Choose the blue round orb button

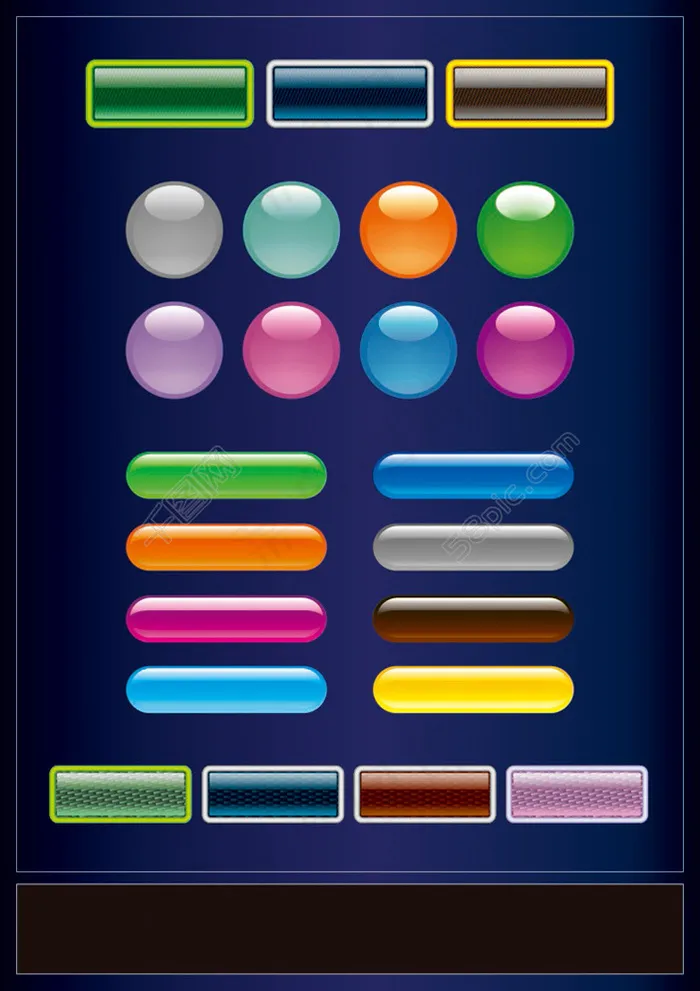[408, 350]
